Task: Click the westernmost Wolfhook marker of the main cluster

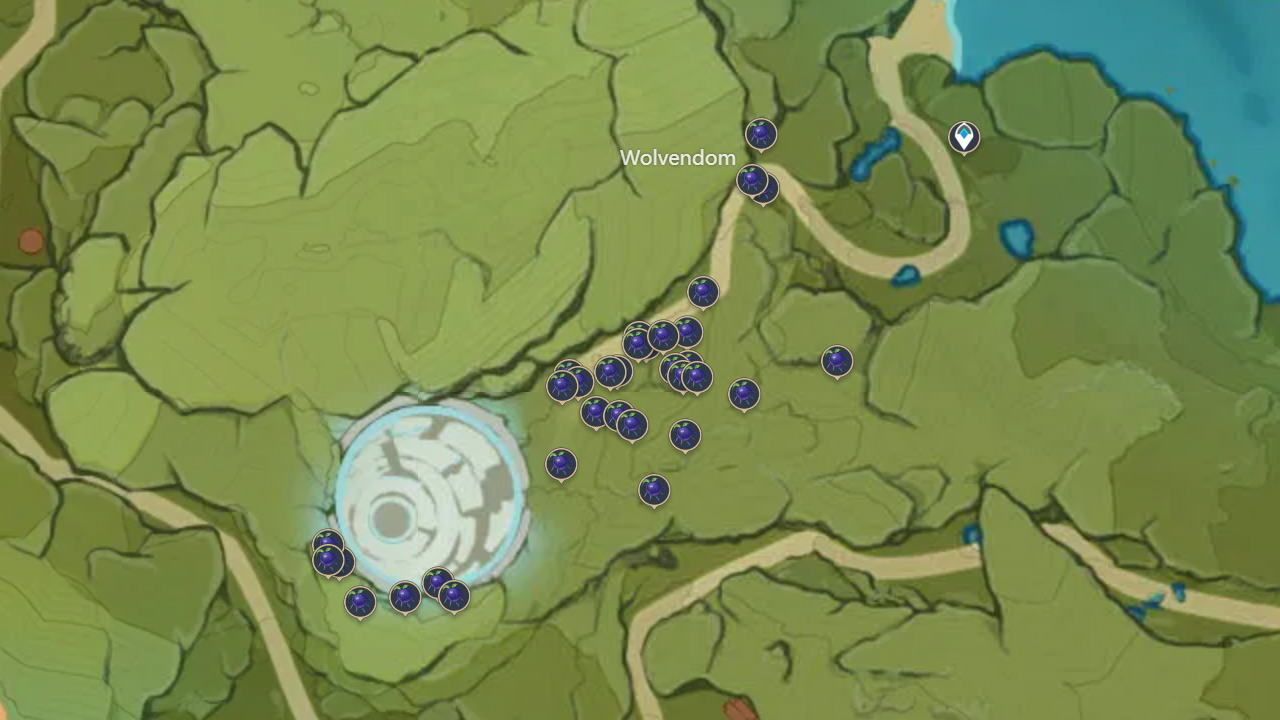Action: pos(560,383)
